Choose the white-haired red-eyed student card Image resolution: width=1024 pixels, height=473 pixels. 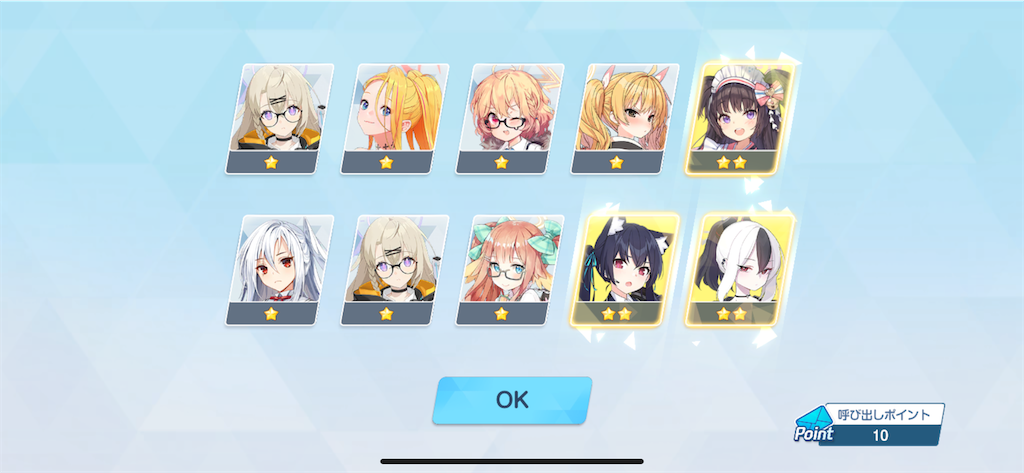pos(279,270)
